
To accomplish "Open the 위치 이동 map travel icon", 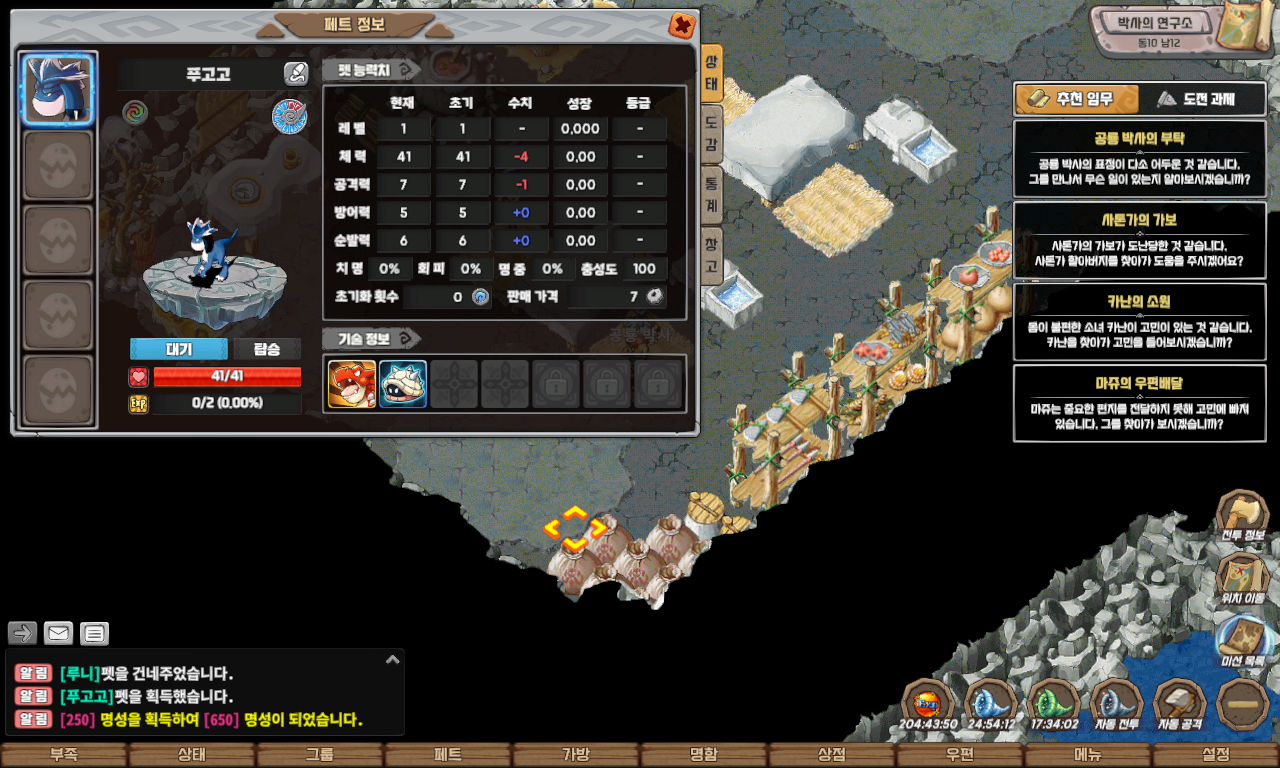I will [x=1242, y=578].
